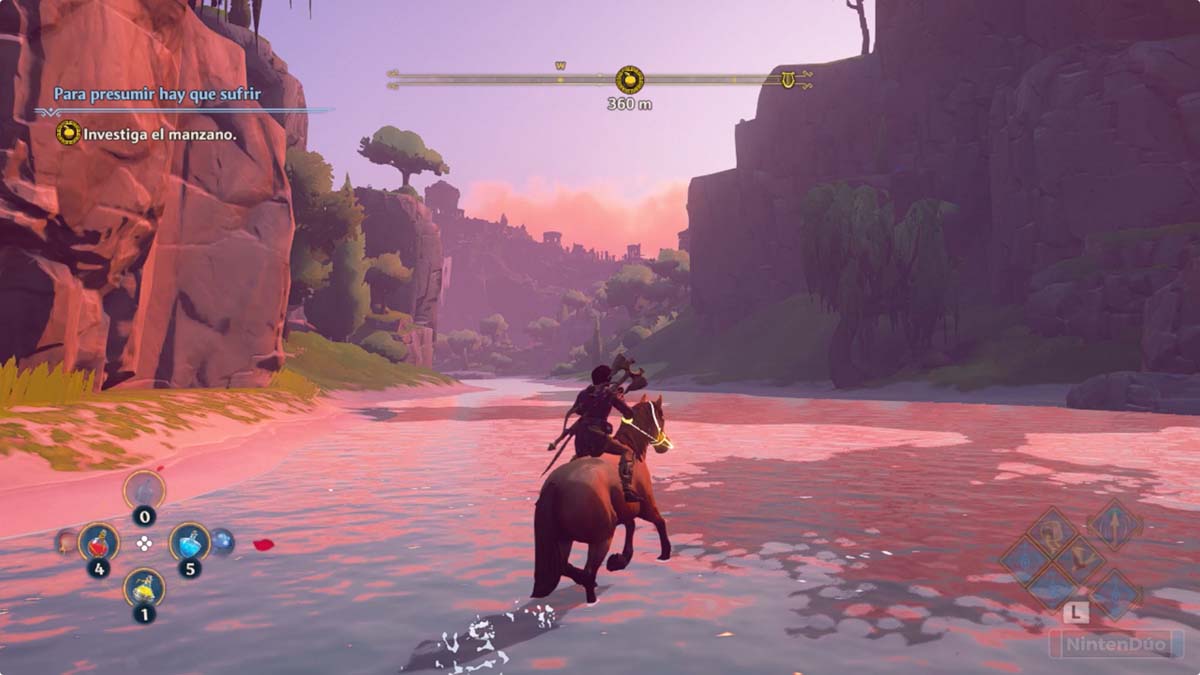The height and width of the screenshot is (675, 1200).
Task: Select the red health potion slot
Action: (x=98, y=542)
